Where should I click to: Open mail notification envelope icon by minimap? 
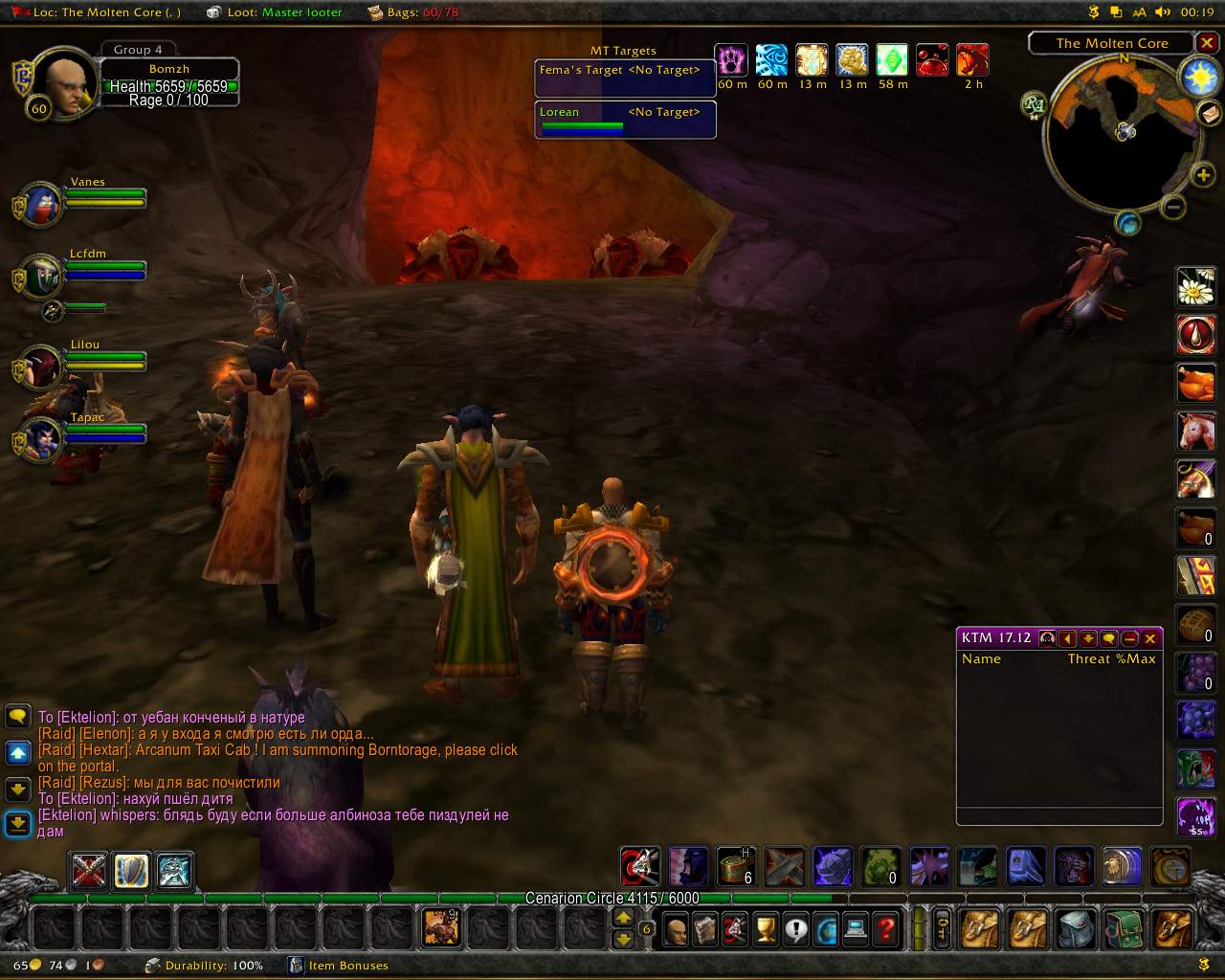coord(1209,114)
